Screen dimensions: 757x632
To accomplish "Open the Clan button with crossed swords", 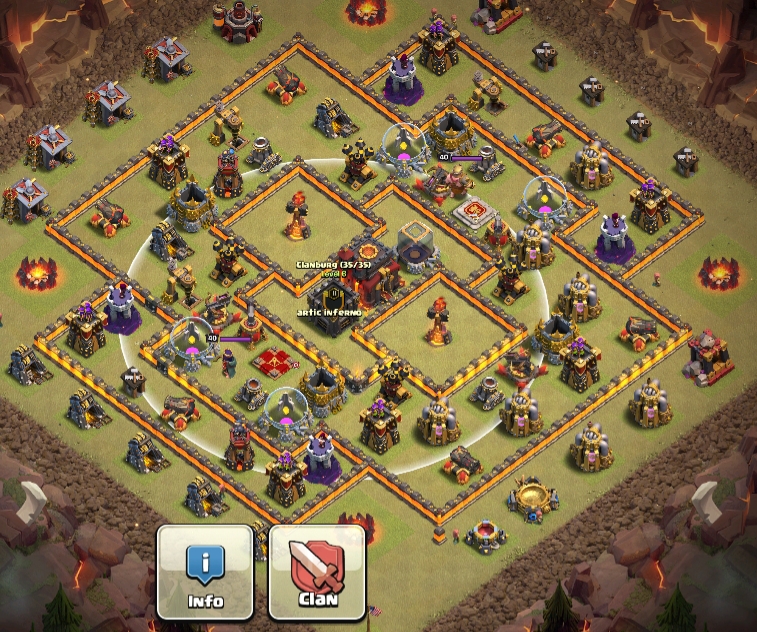I will [318, 571].
